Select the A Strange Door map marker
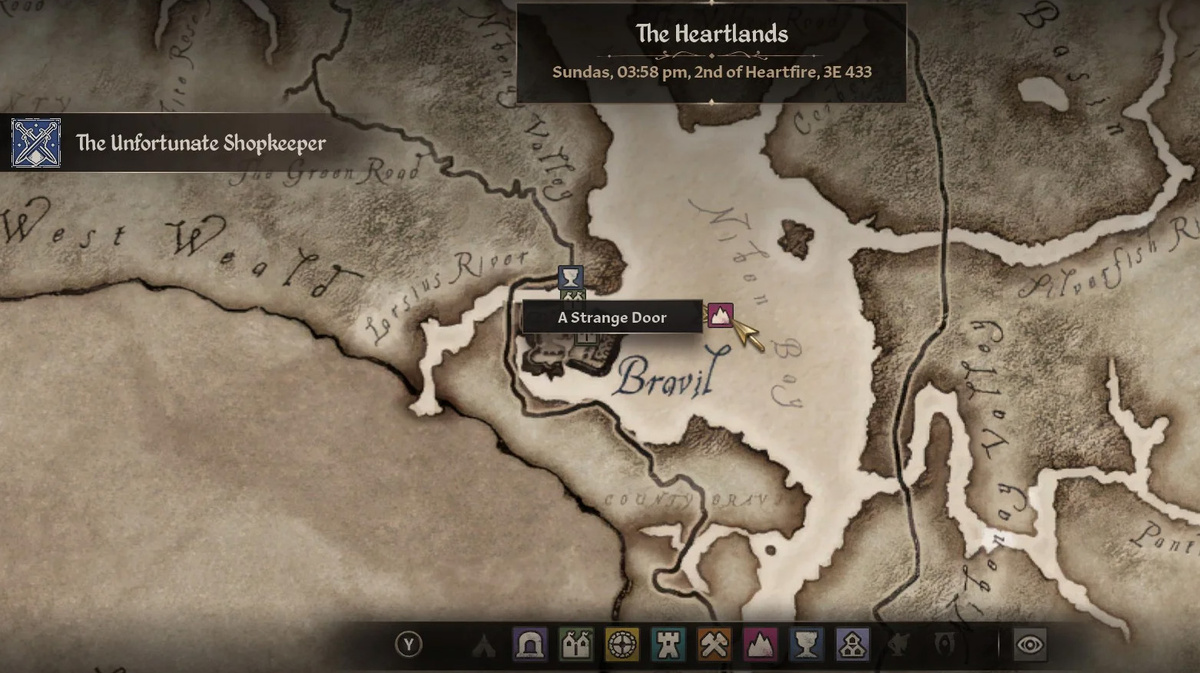Screen dimensions: 1200x673 pos(720,315)
